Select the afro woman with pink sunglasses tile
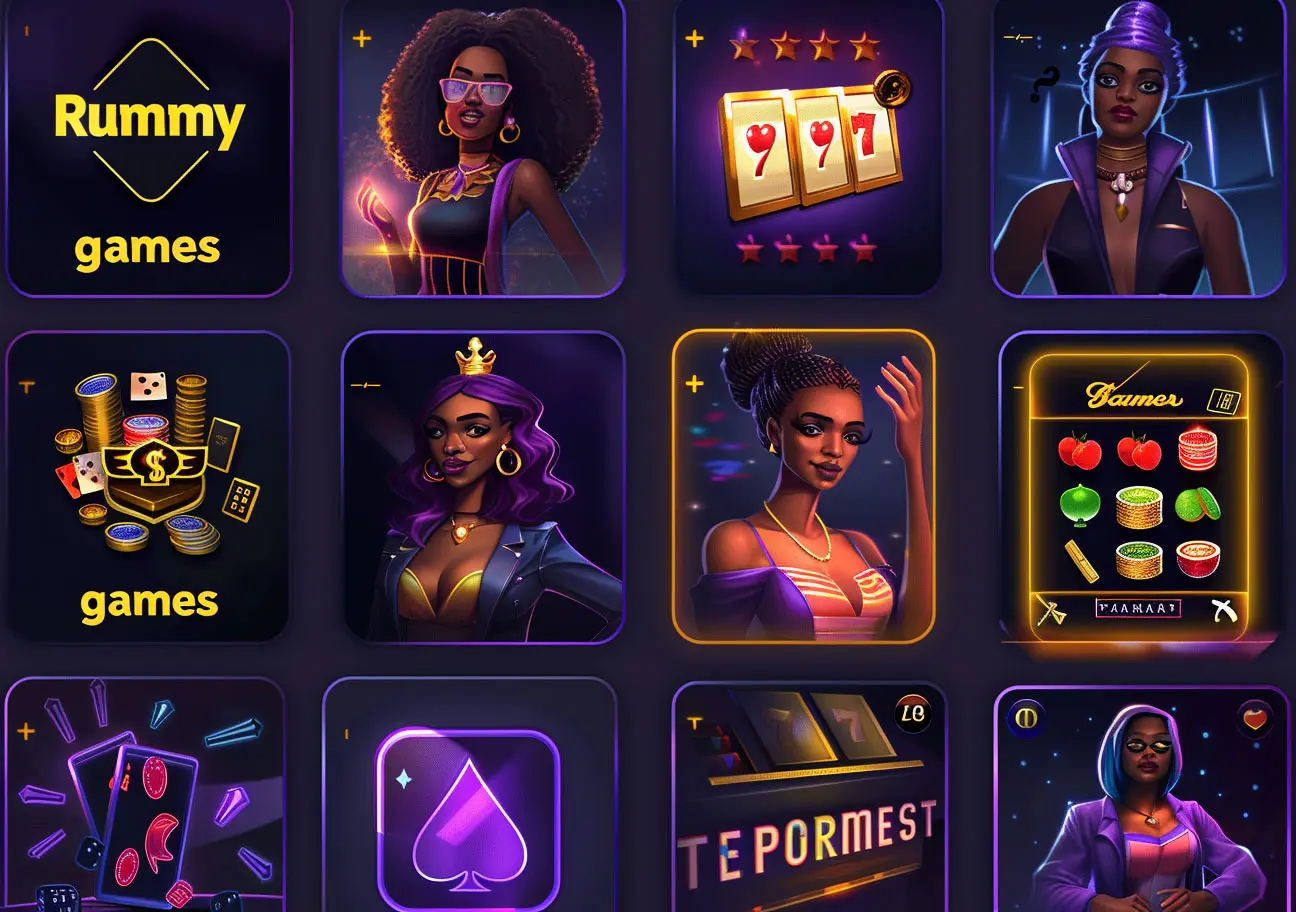 (482, 150)
